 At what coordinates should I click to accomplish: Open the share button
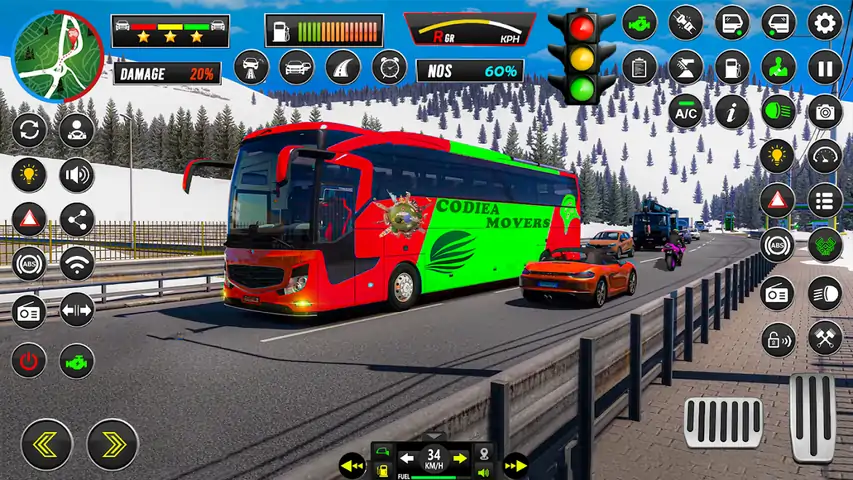[76, 219]
